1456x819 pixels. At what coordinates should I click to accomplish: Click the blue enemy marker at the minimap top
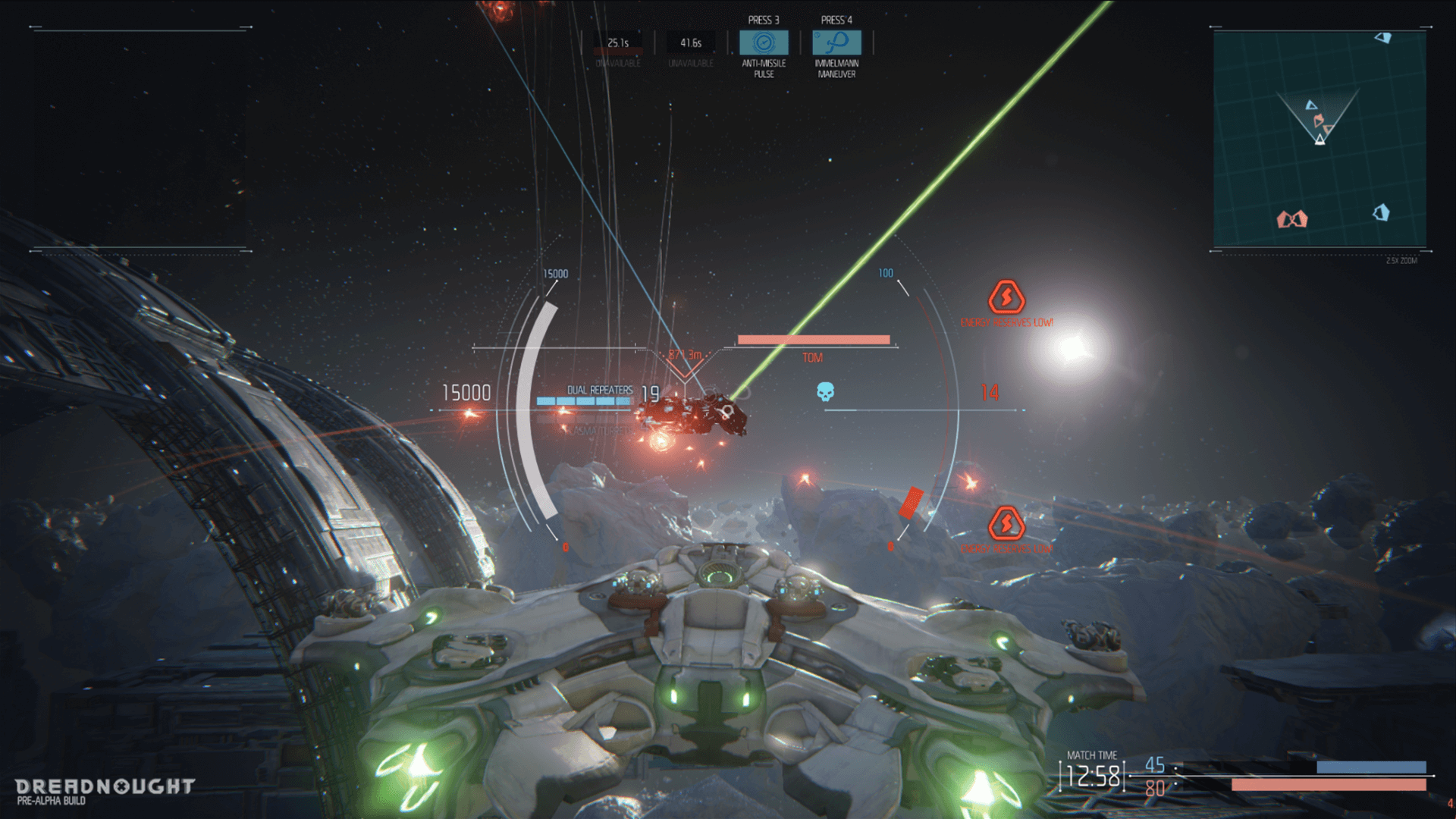[1384, 38]
